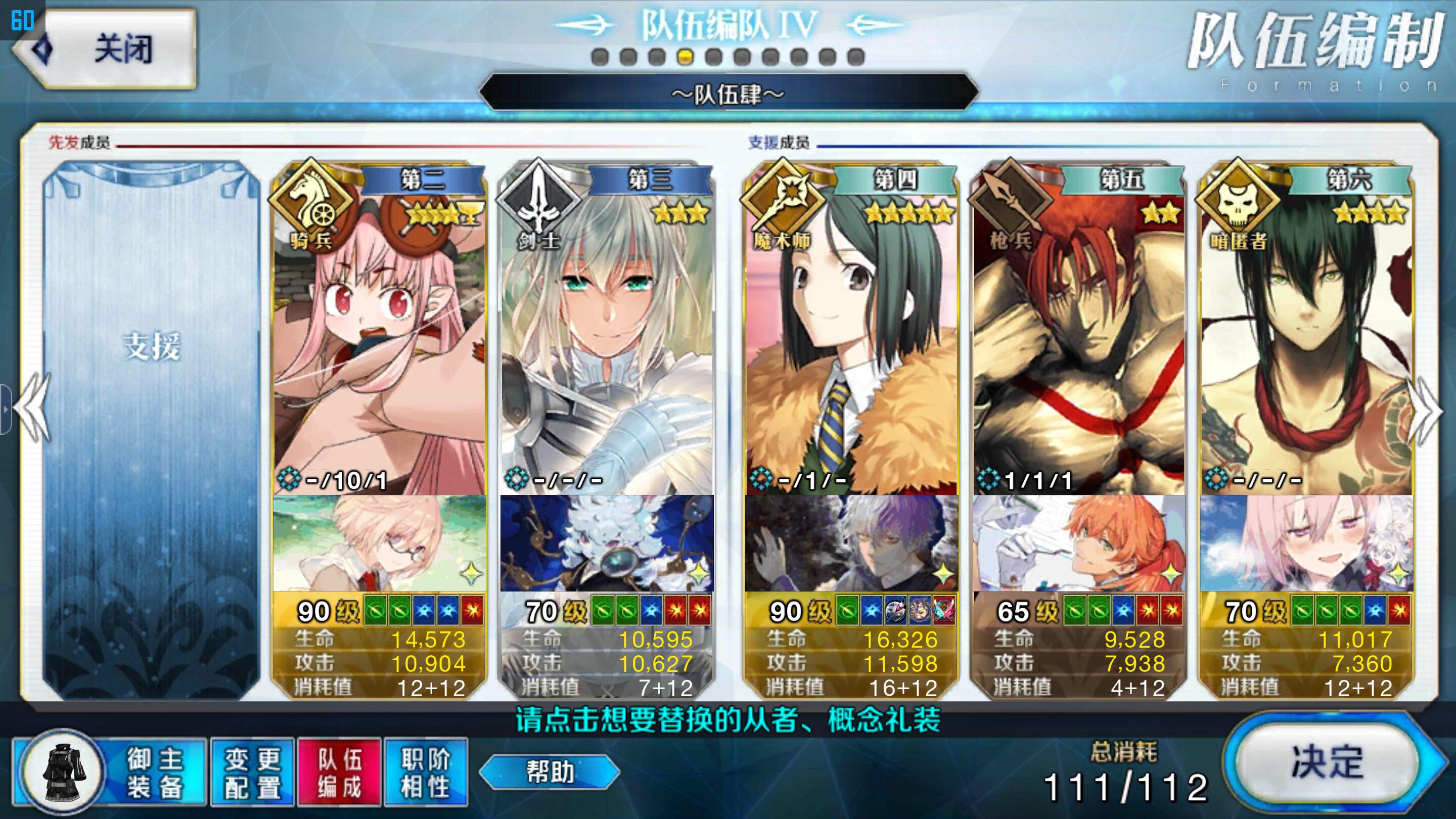Choose the silver-haired Saber servant card
This screenshot has height=819, width=1456.
pyautogui.click(x=607, y=339)
